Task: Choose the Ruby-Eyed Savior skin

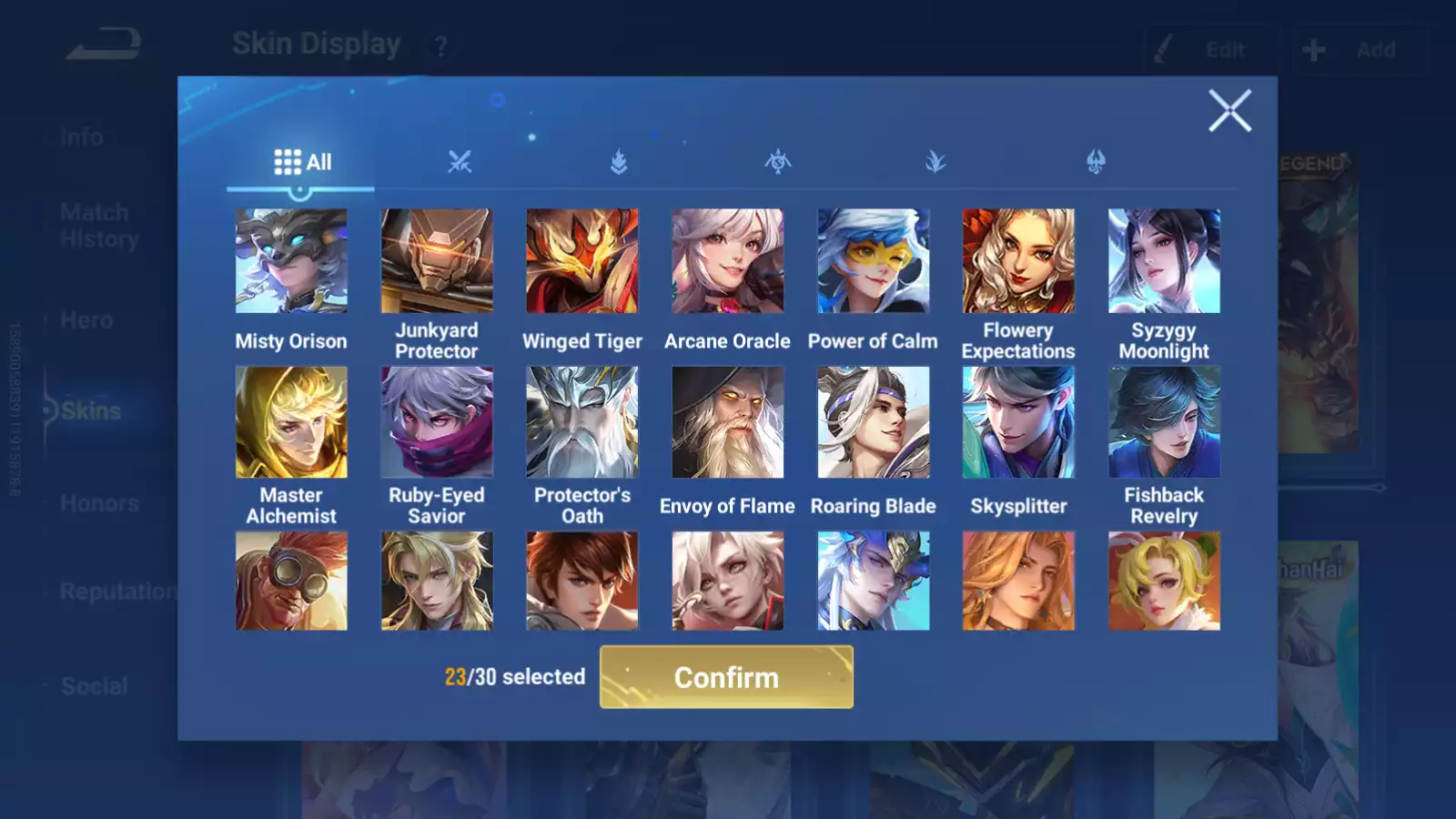Action: [437, 422]
